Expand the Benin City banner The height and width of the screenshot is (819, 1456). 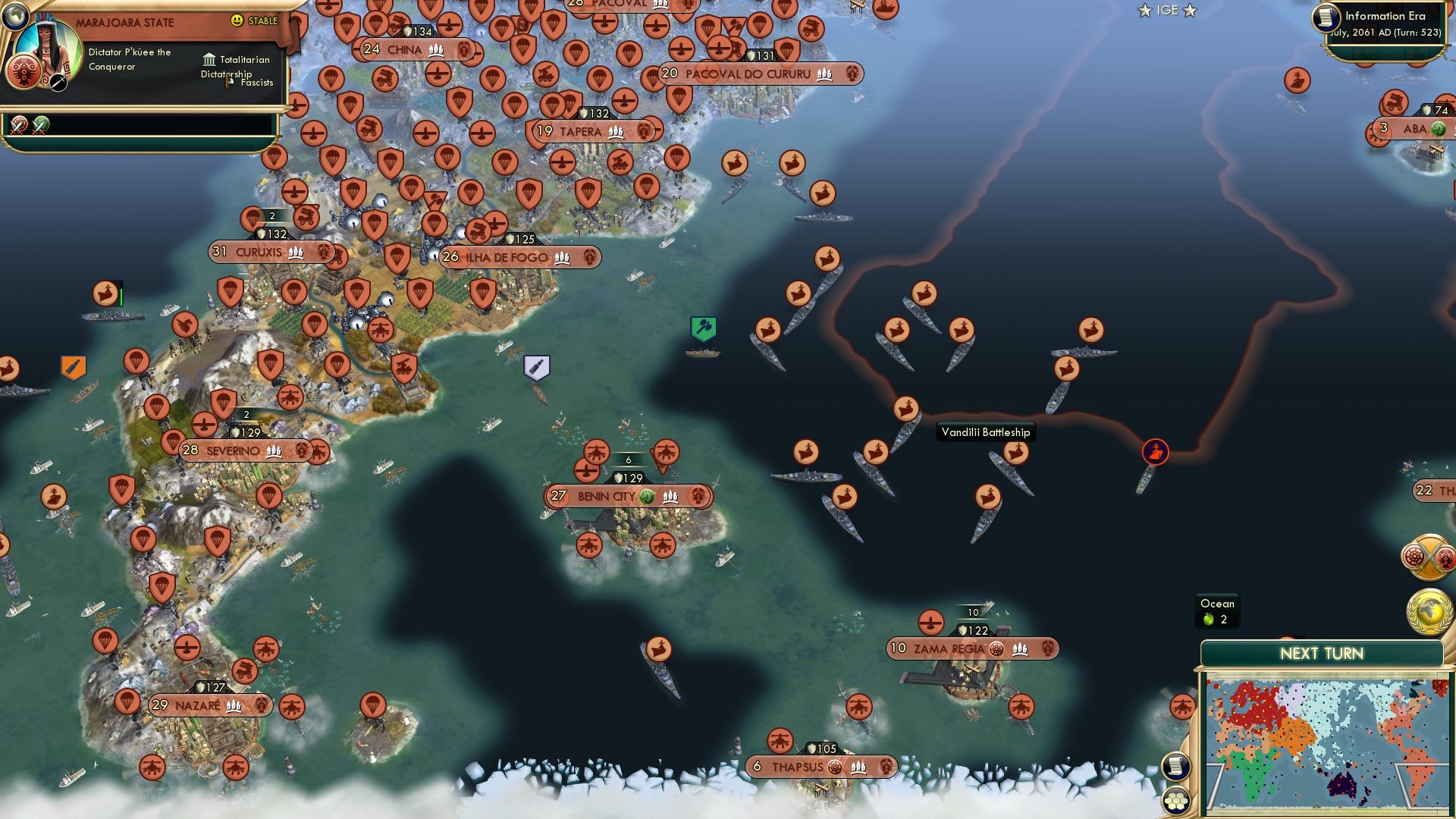tap(631, 497)
